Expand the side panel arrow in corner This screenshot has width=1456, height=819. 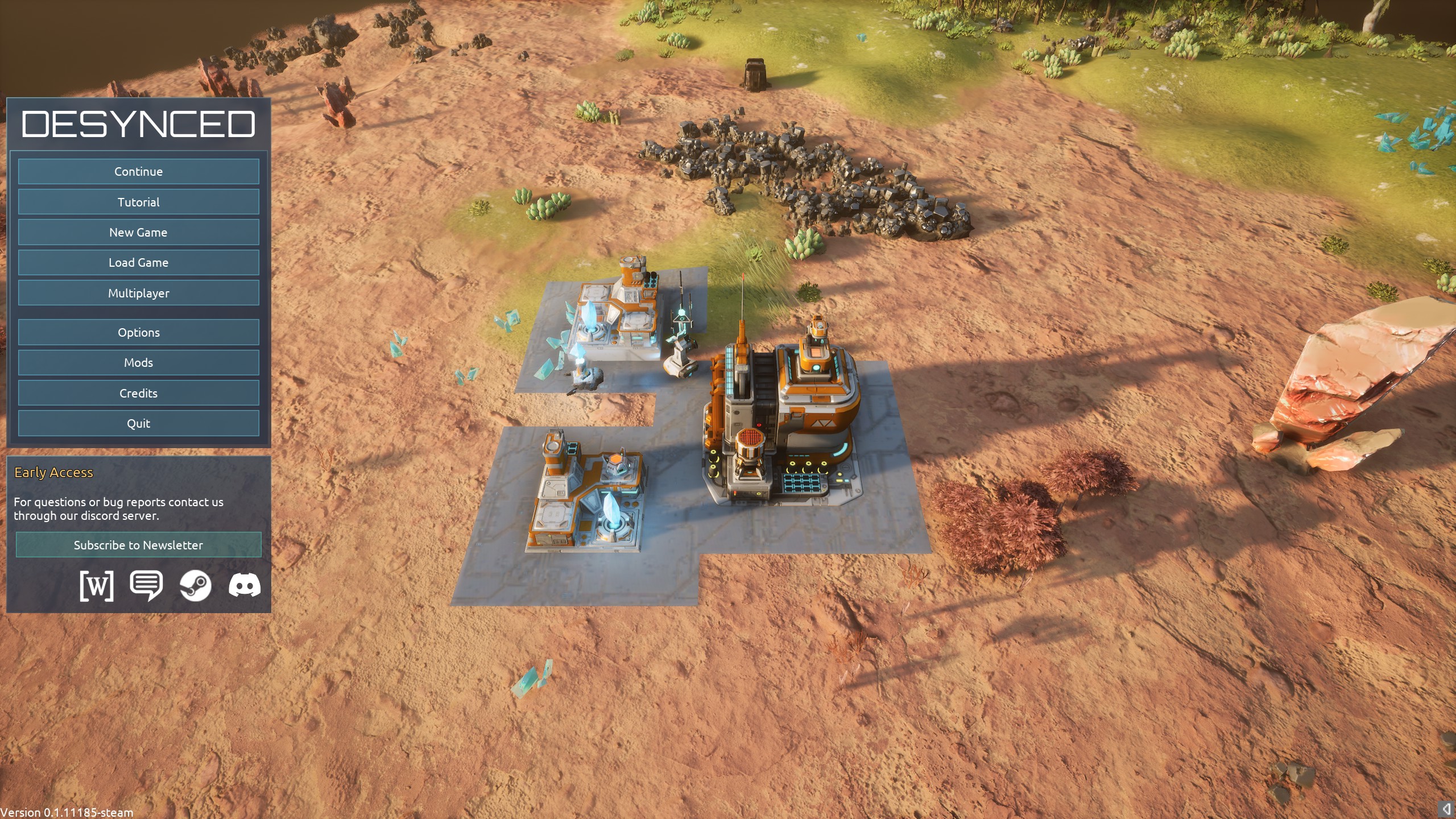pyautogui.click(x=1446, y=809)
